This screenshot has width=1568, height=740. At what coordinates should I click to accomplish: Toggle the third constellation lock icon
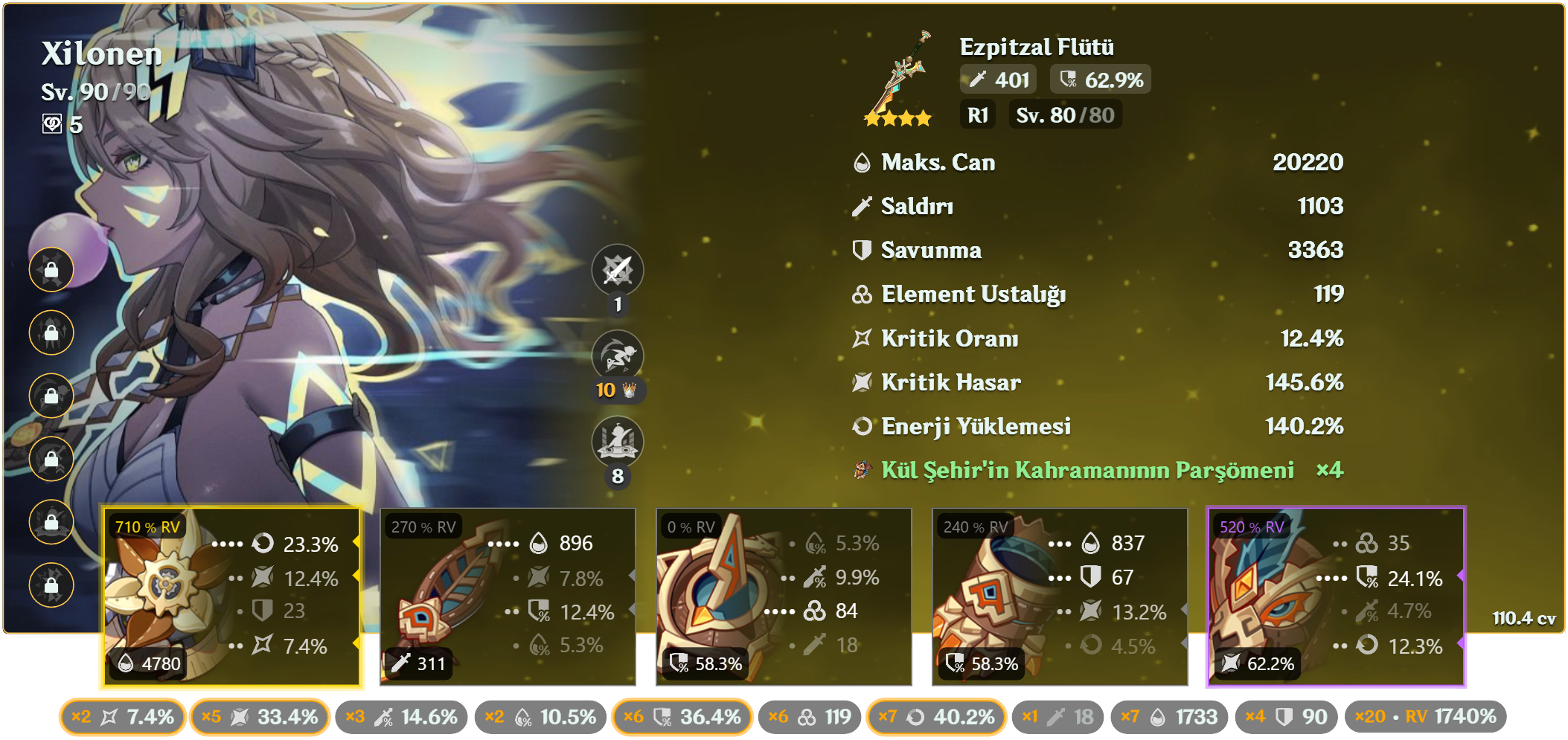click(x=51, y=394)
